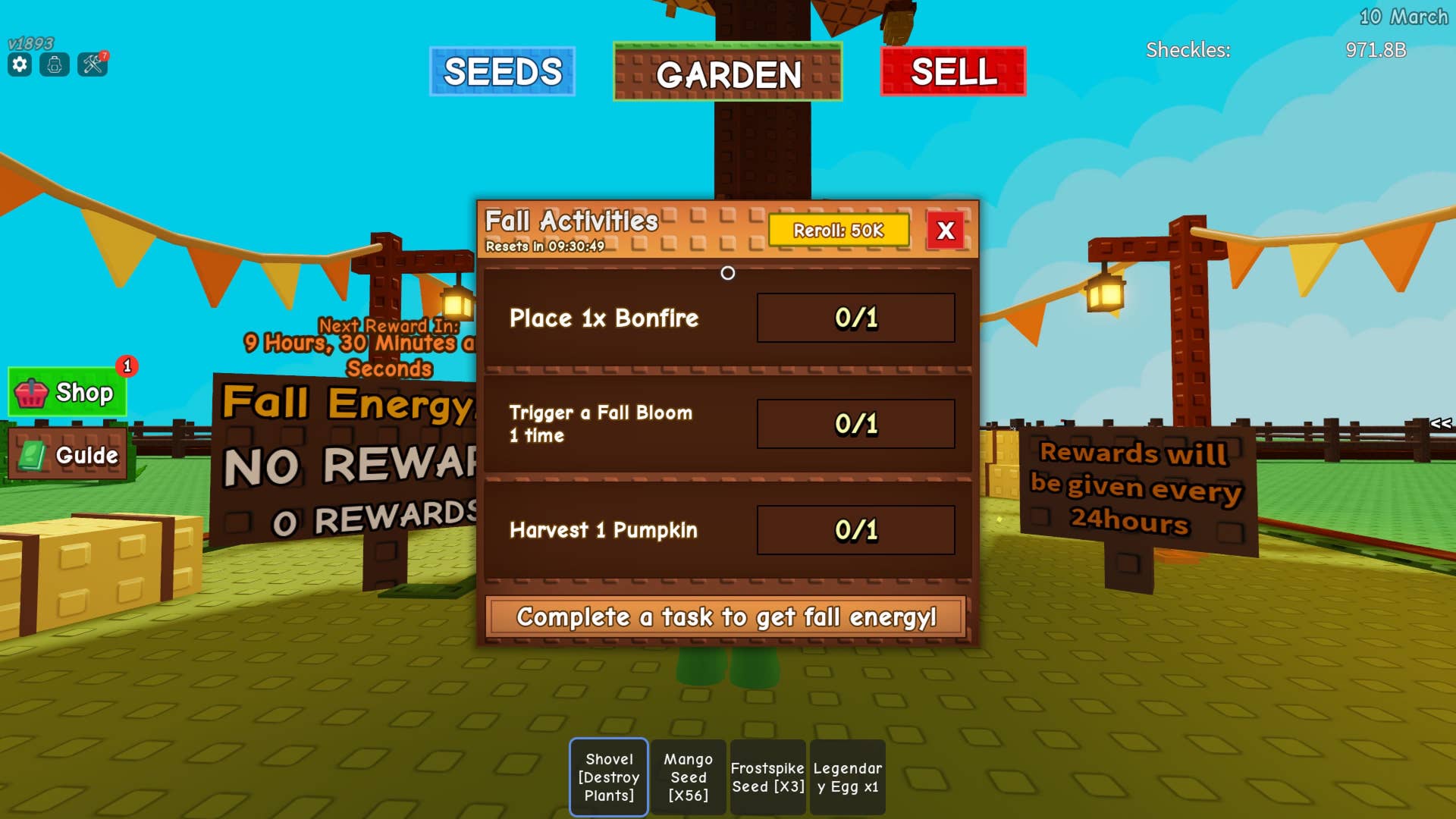Select the Shovel hotbar slot

point(609,777)
